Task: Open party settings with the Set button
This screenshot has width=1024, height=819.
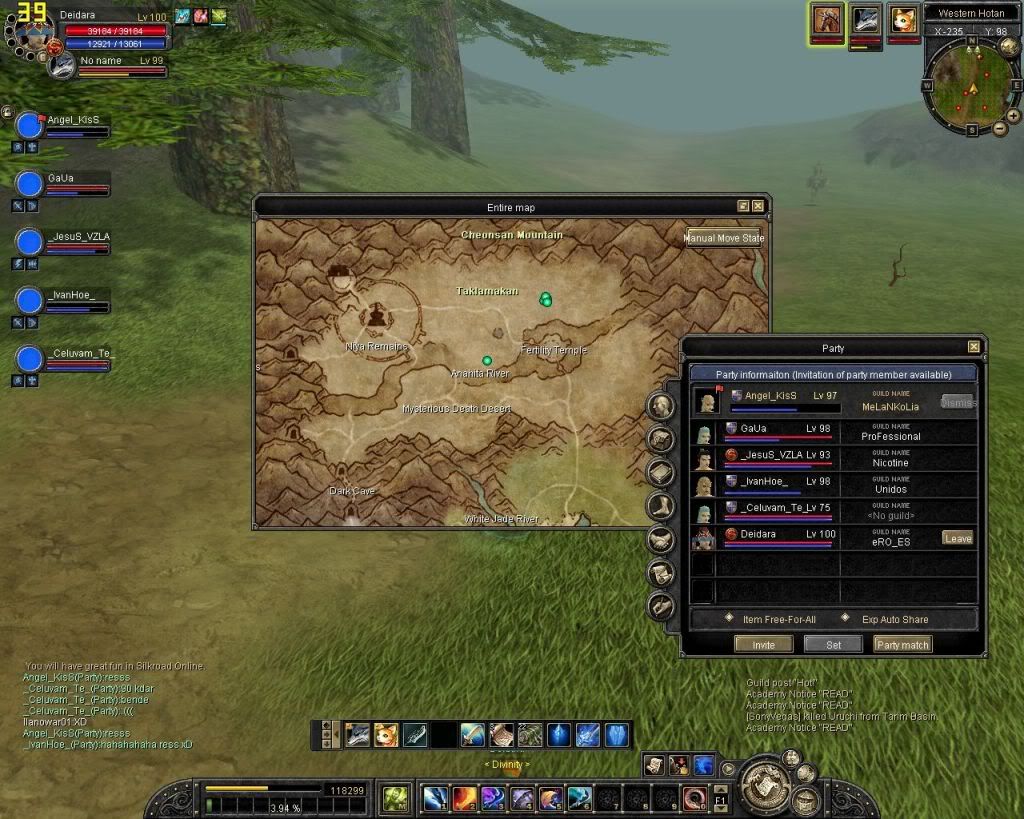Action: click(833, 645)
